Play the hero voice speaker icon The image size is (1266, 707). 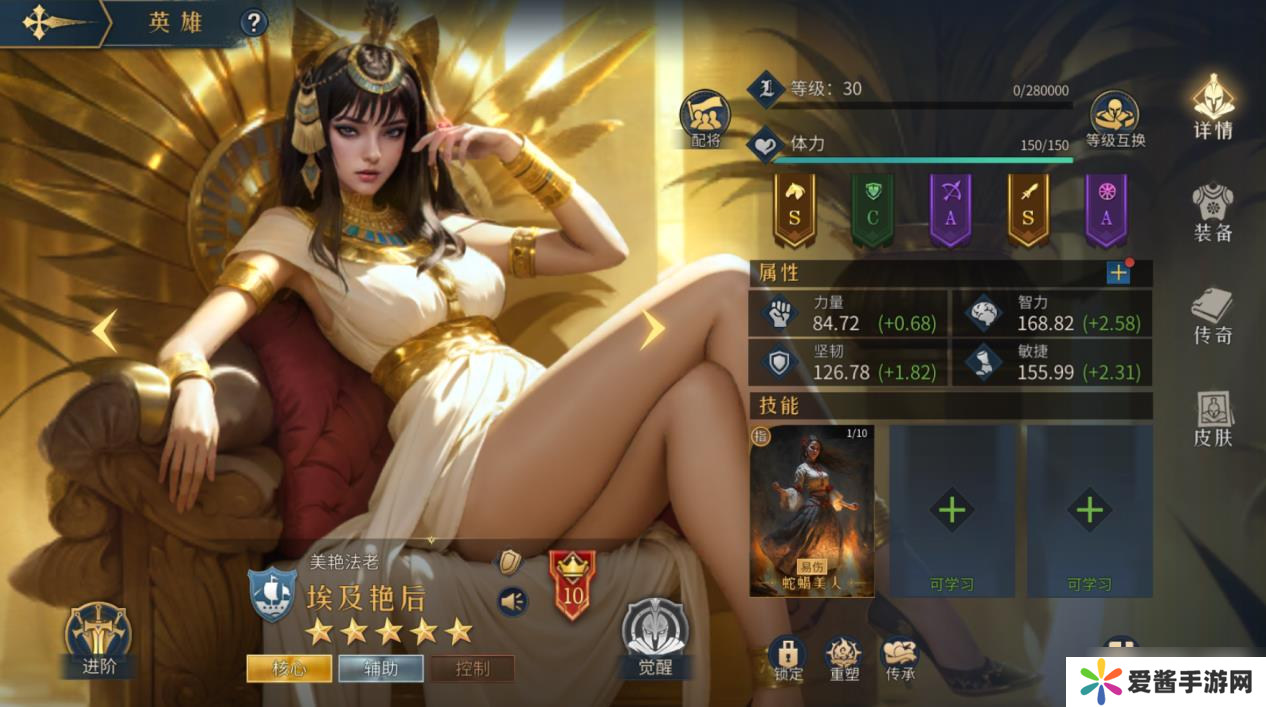[x=511, y=601]
